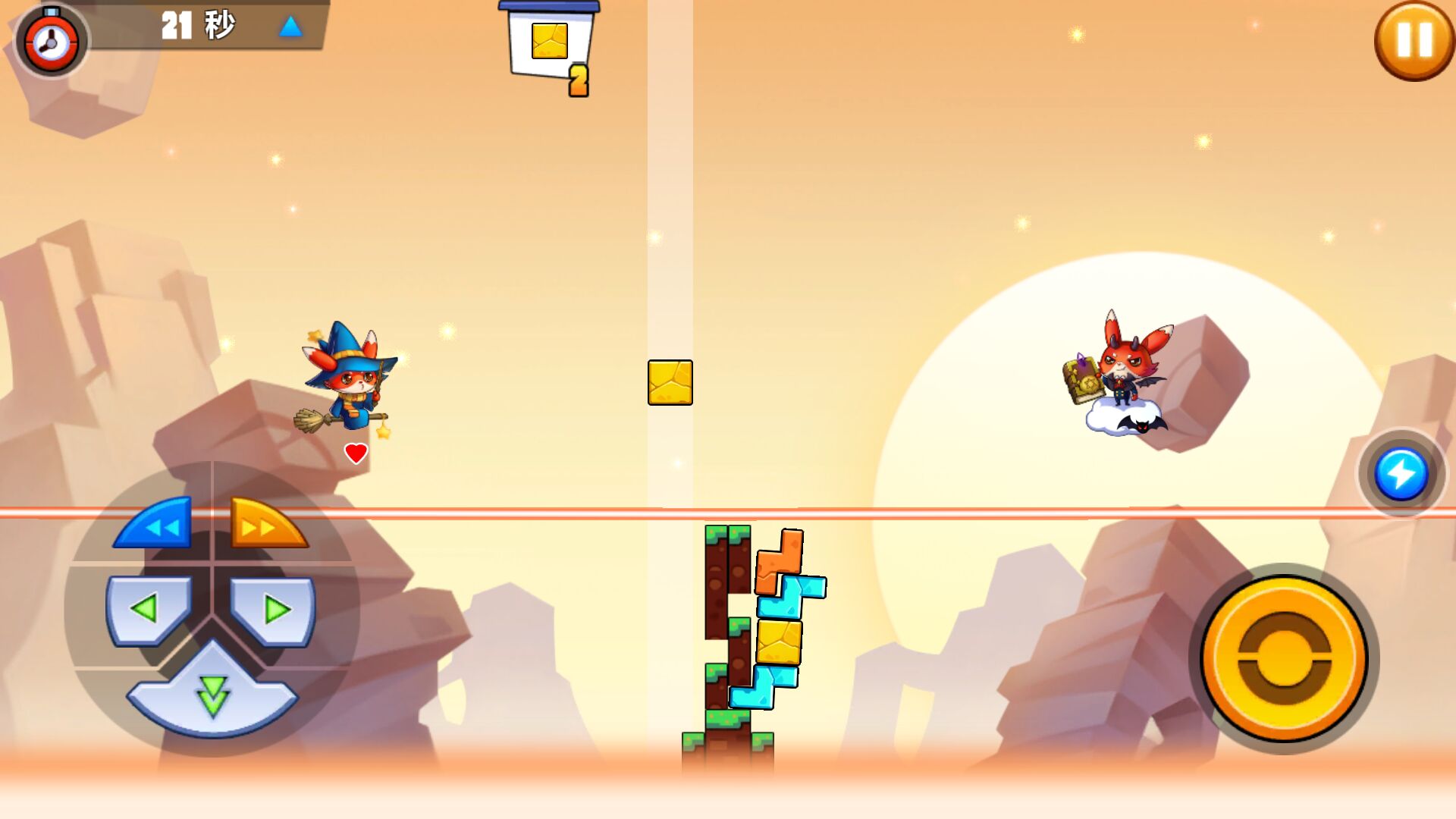Click the next-block preview box
The width and height of the screenshot is (1456, 819).
coord(549,43)
